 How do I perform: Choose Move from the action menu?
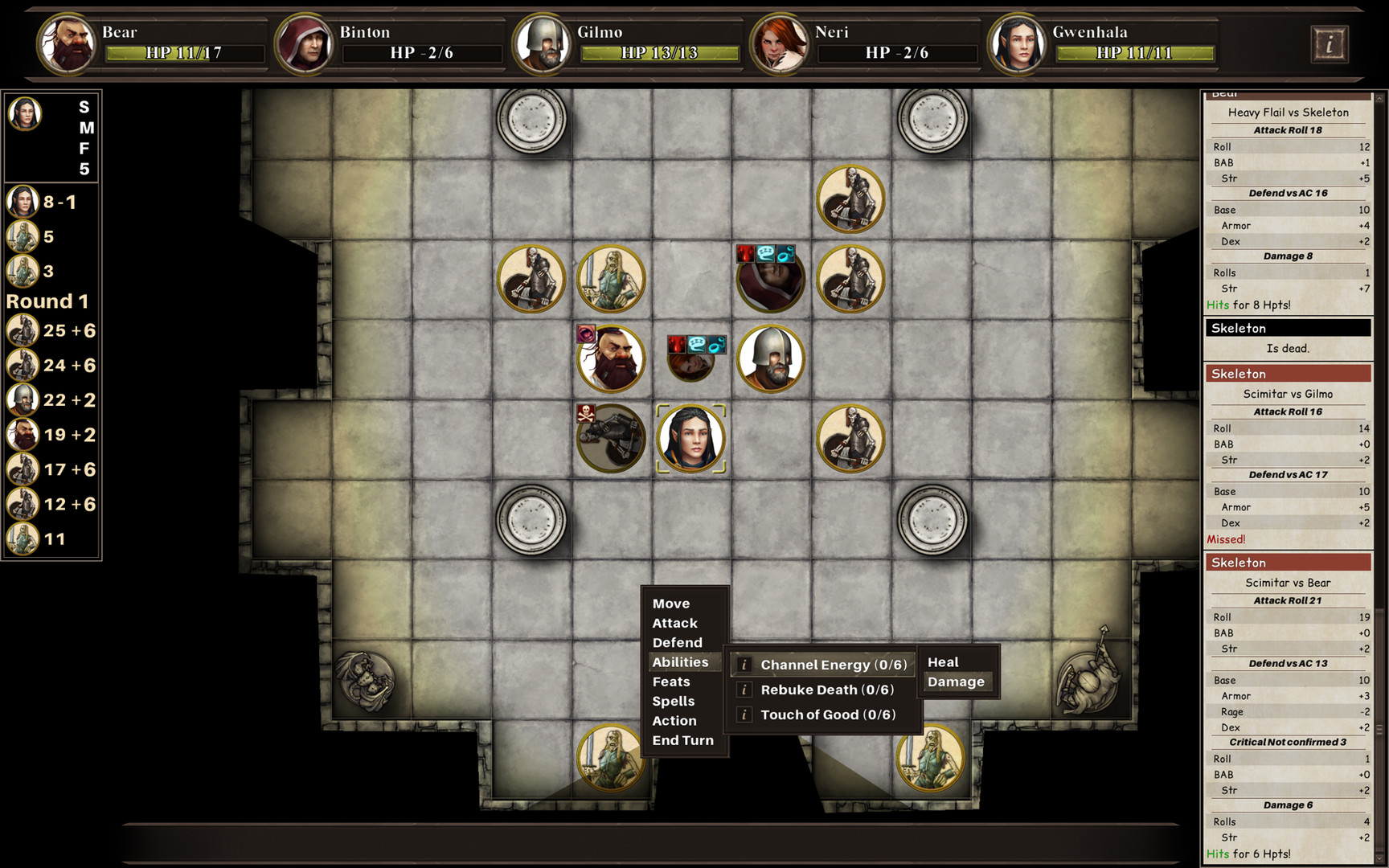tap(672, 603)
